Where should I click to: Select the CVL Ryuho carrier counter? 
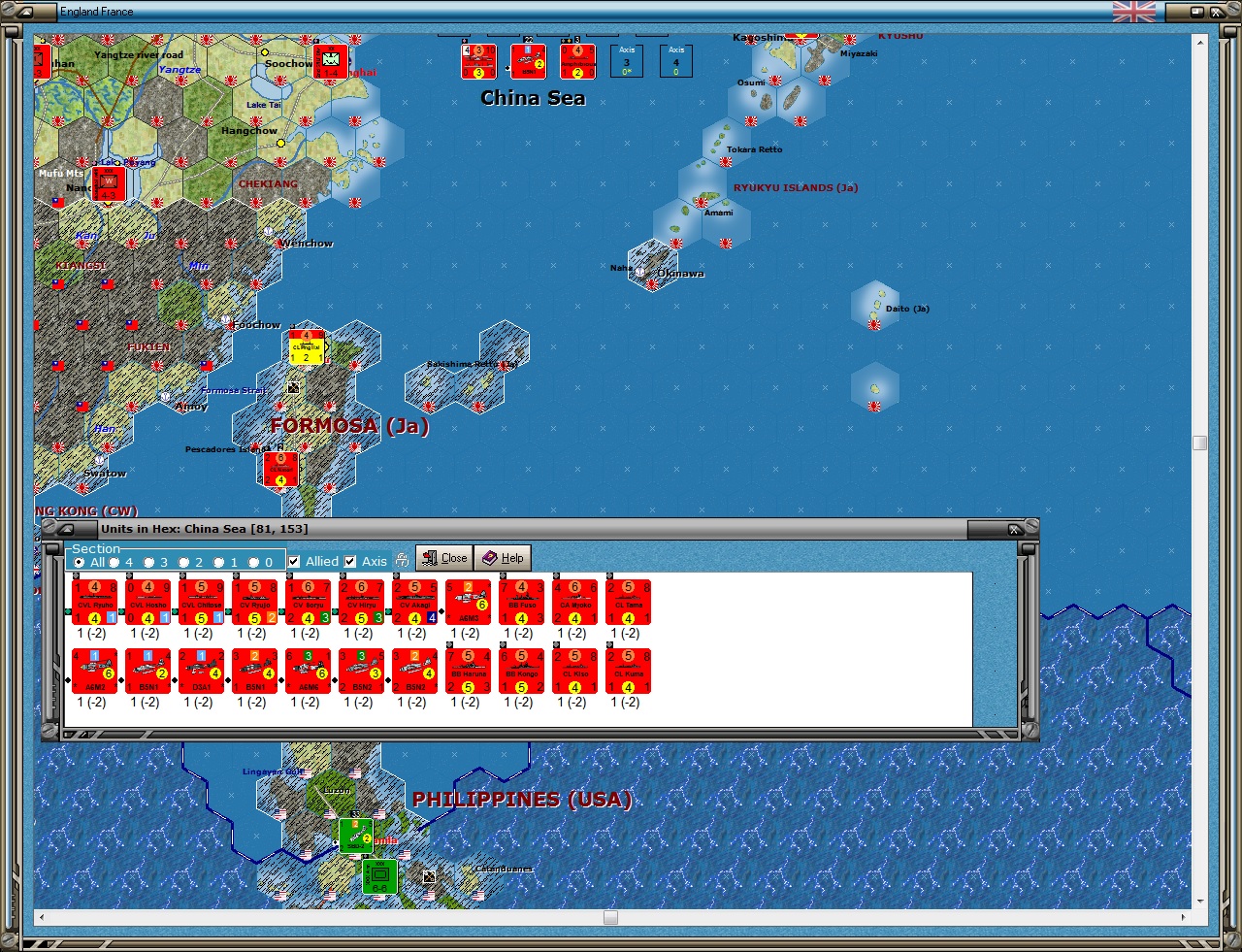(x=94, y=600)
